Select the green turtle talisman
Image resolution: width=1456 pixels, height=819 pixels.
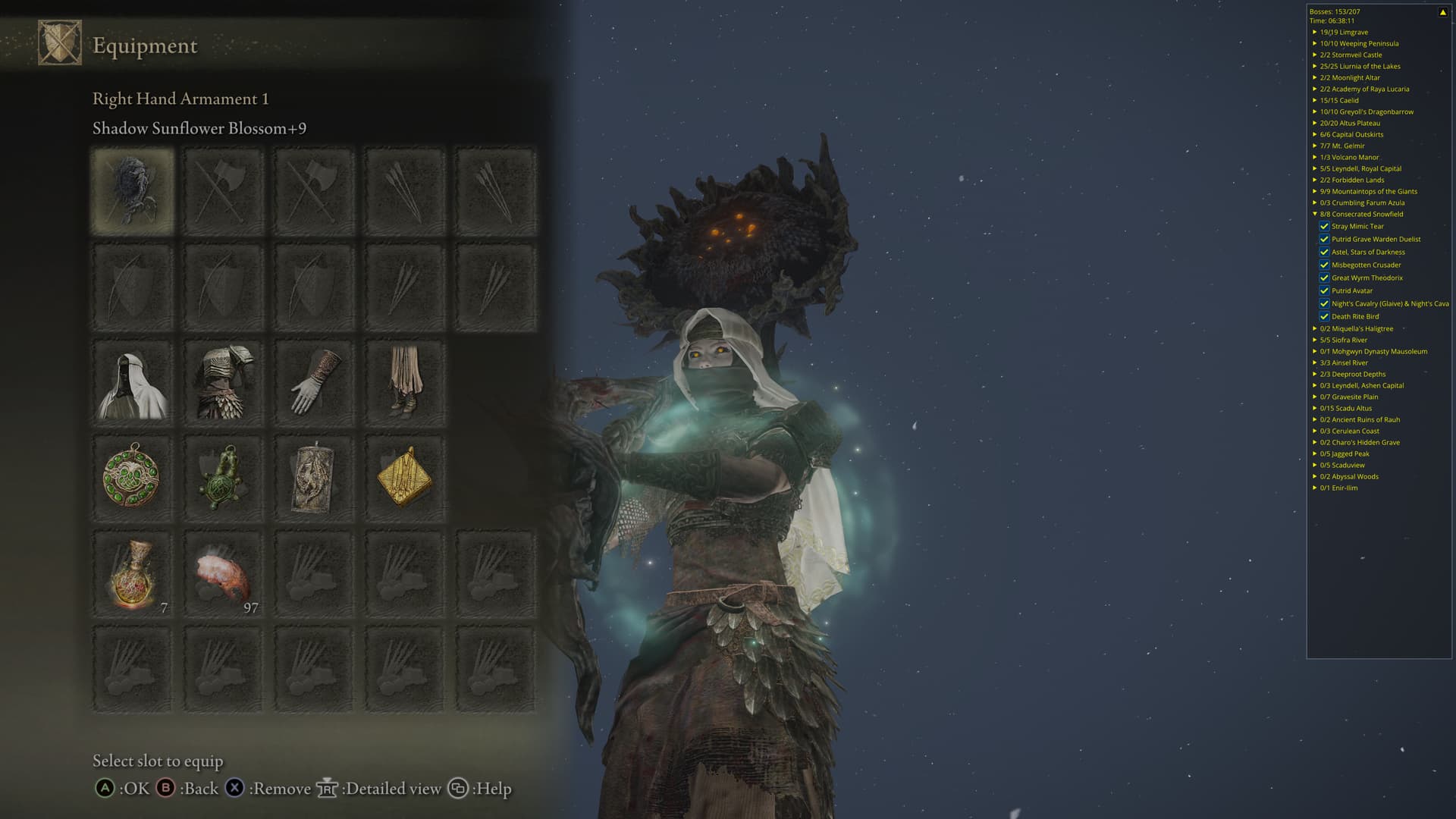tap(223, 478)
